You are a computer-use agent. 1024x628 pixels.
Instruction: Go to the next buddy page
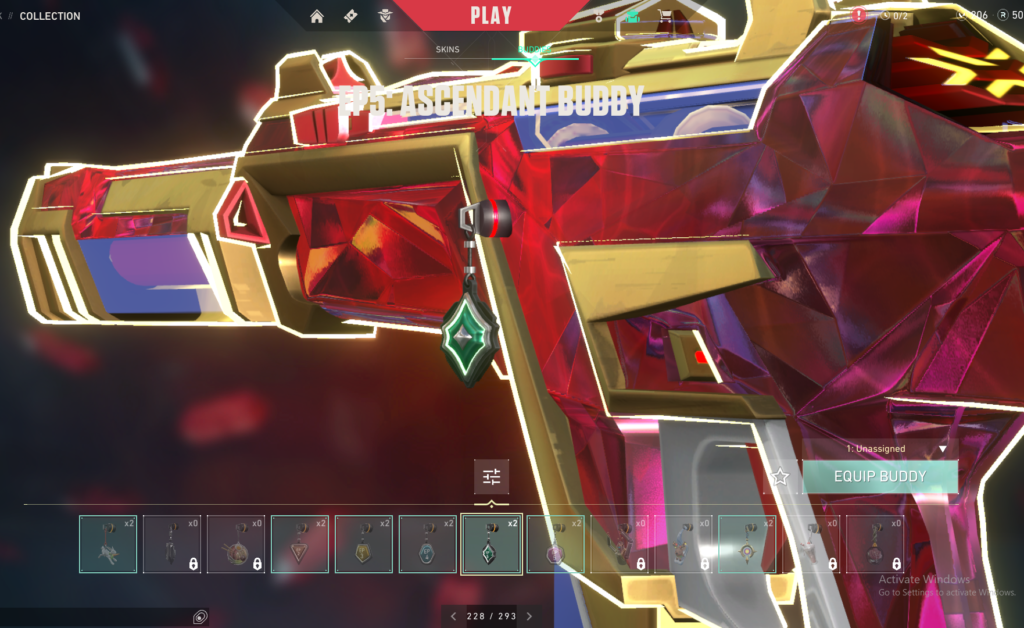pyautogui.click(x=529, y=616)
